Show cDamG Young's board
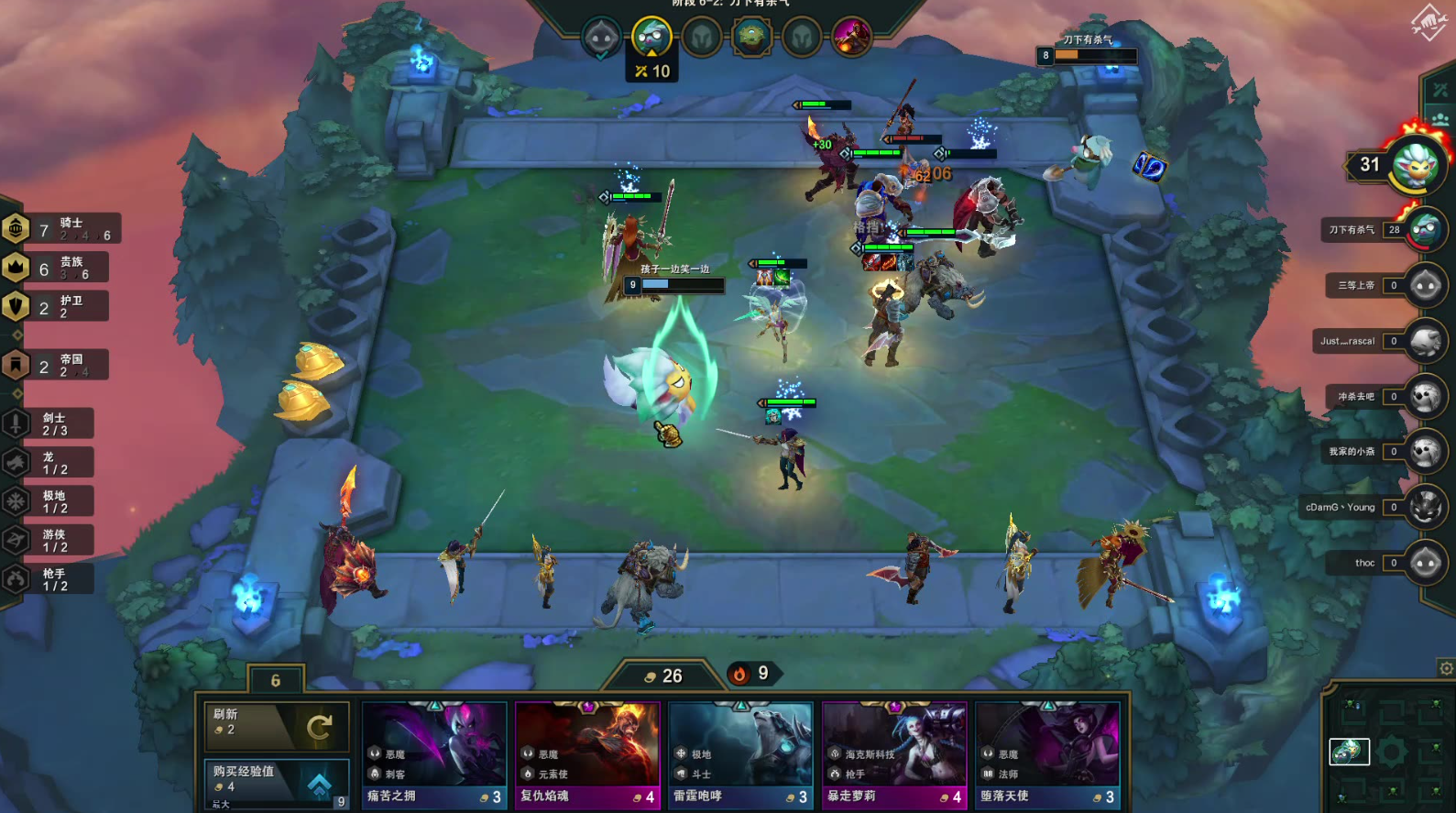The image size is (1456, 813). pos(1425,507)
